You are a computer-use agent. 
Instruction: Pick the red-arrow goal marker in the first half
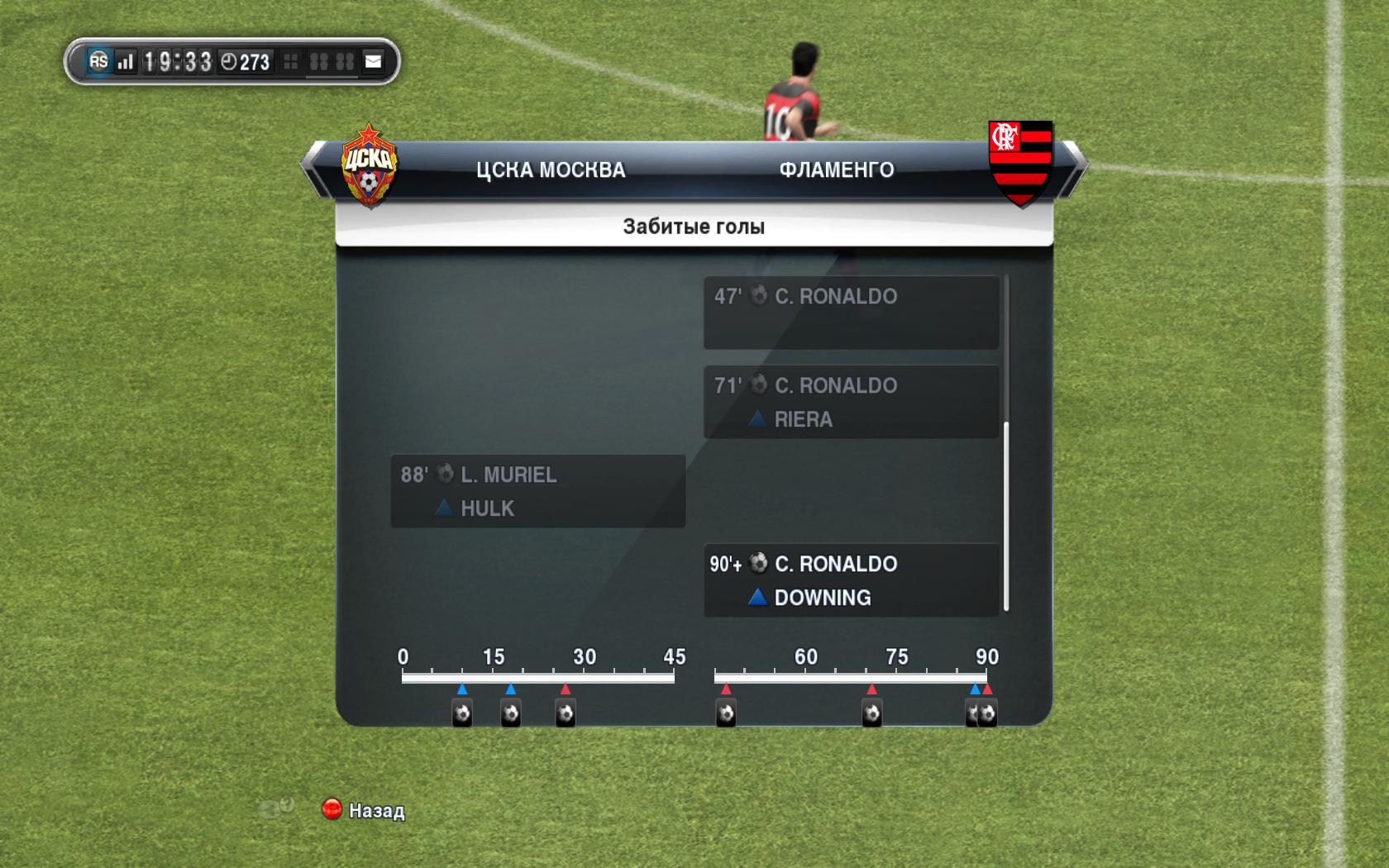pyautogui.click(x=566, y=713)
